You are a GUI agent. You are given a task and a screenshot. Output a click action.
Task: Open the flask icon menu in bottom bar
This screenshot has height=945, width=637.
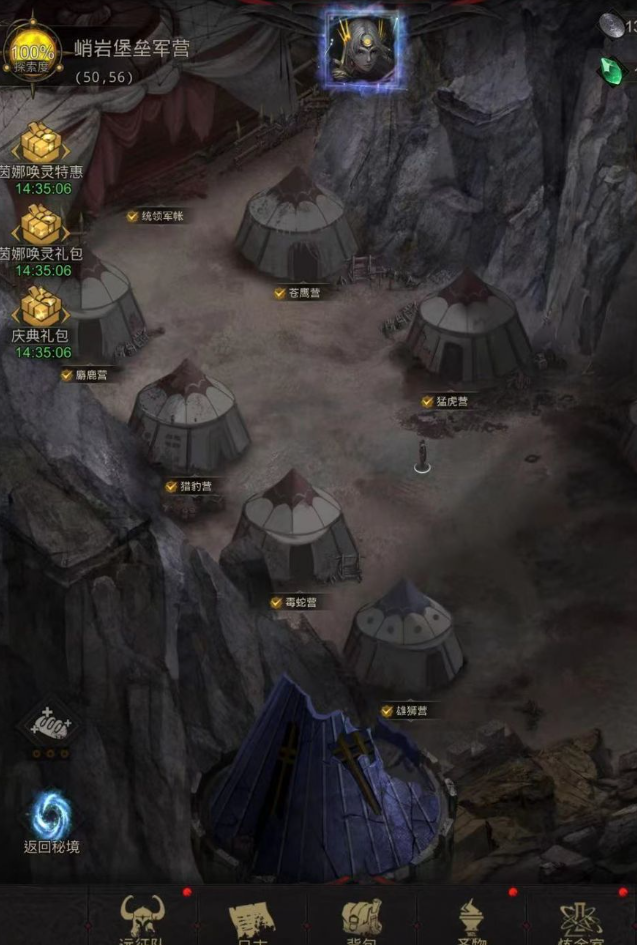(x=581, y=917)
